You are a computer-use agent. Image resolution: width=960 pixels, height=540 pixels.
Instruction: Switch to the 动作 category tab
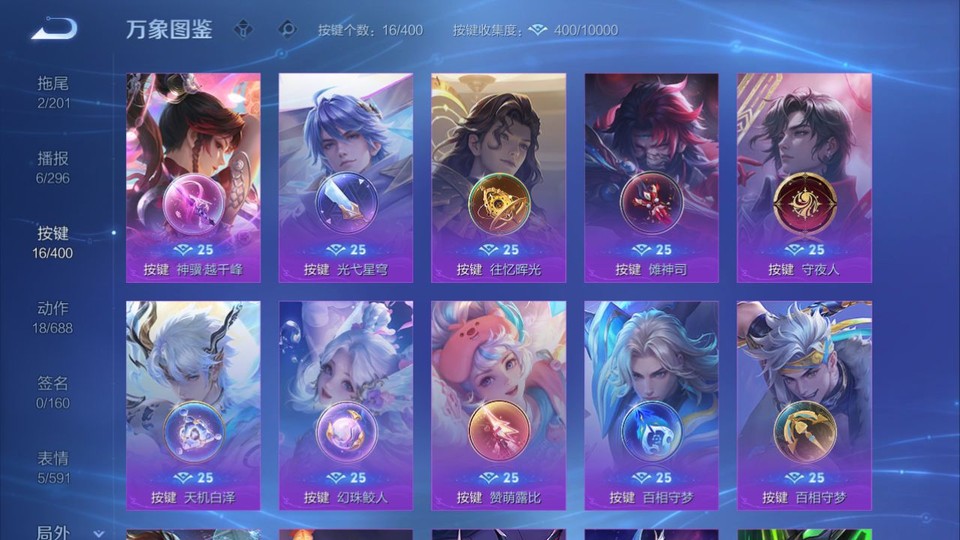tap(53, 317)
